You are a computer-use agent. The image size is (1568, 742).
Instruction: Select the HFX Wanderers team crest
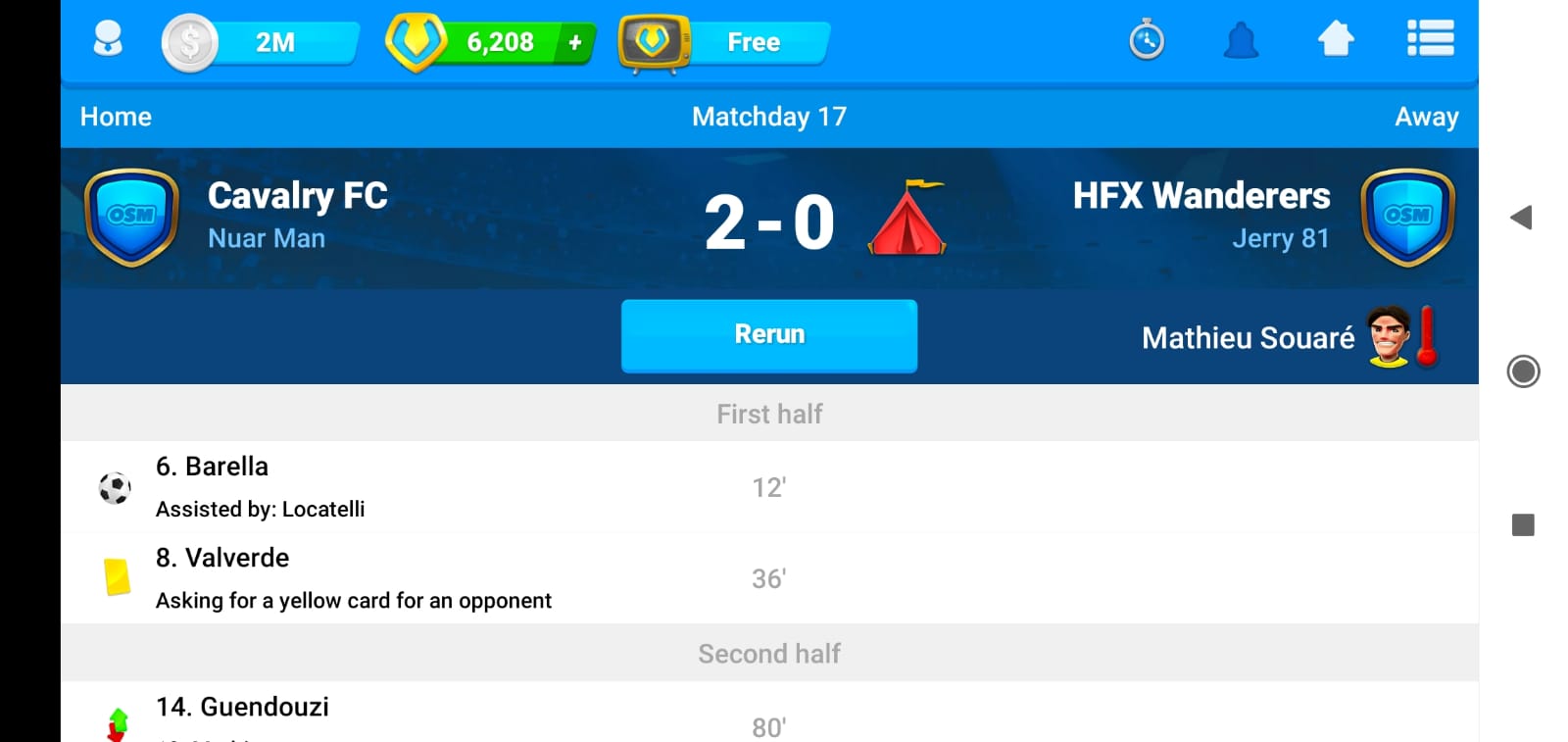(x=1407, y=217)
